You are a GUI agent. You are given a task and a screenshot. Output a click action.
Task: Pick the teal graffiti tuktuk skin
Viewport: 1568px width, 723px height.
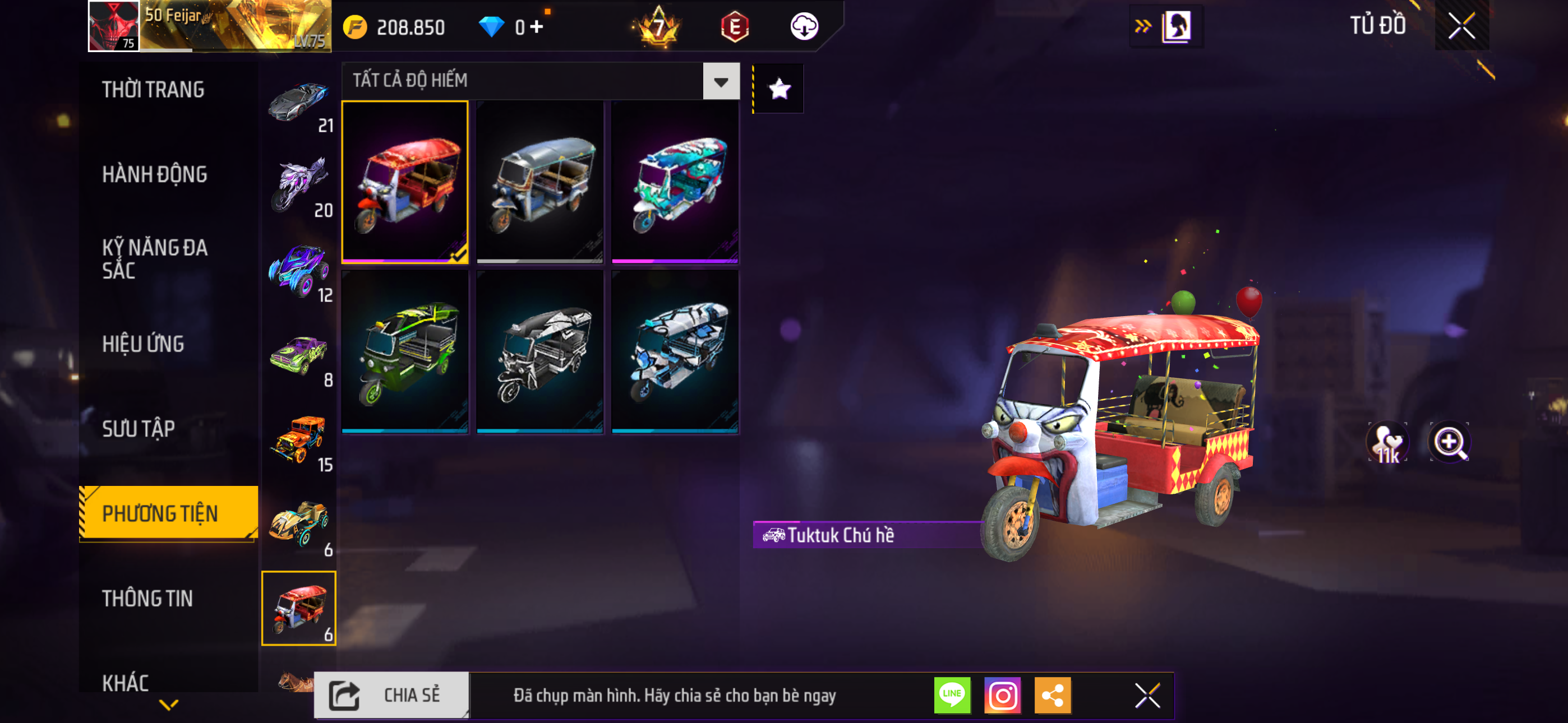tap(675, 182)
